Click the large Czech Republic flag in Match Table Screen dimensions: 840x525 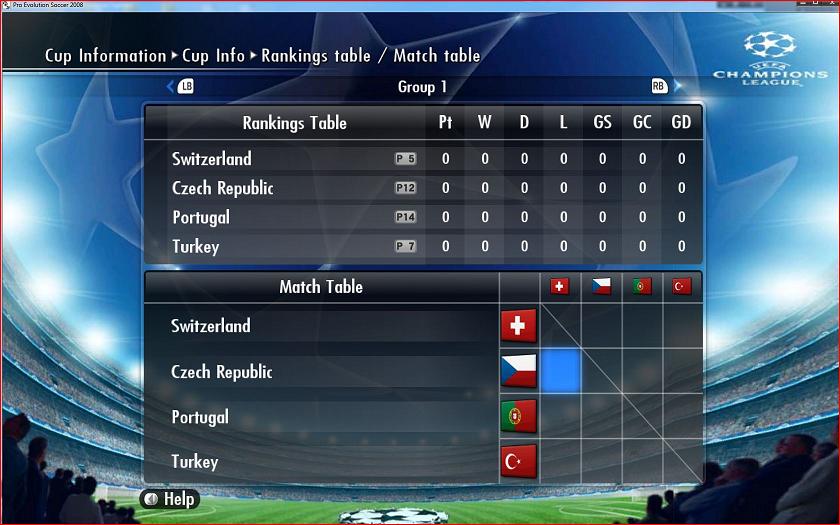tap(518, 371)
